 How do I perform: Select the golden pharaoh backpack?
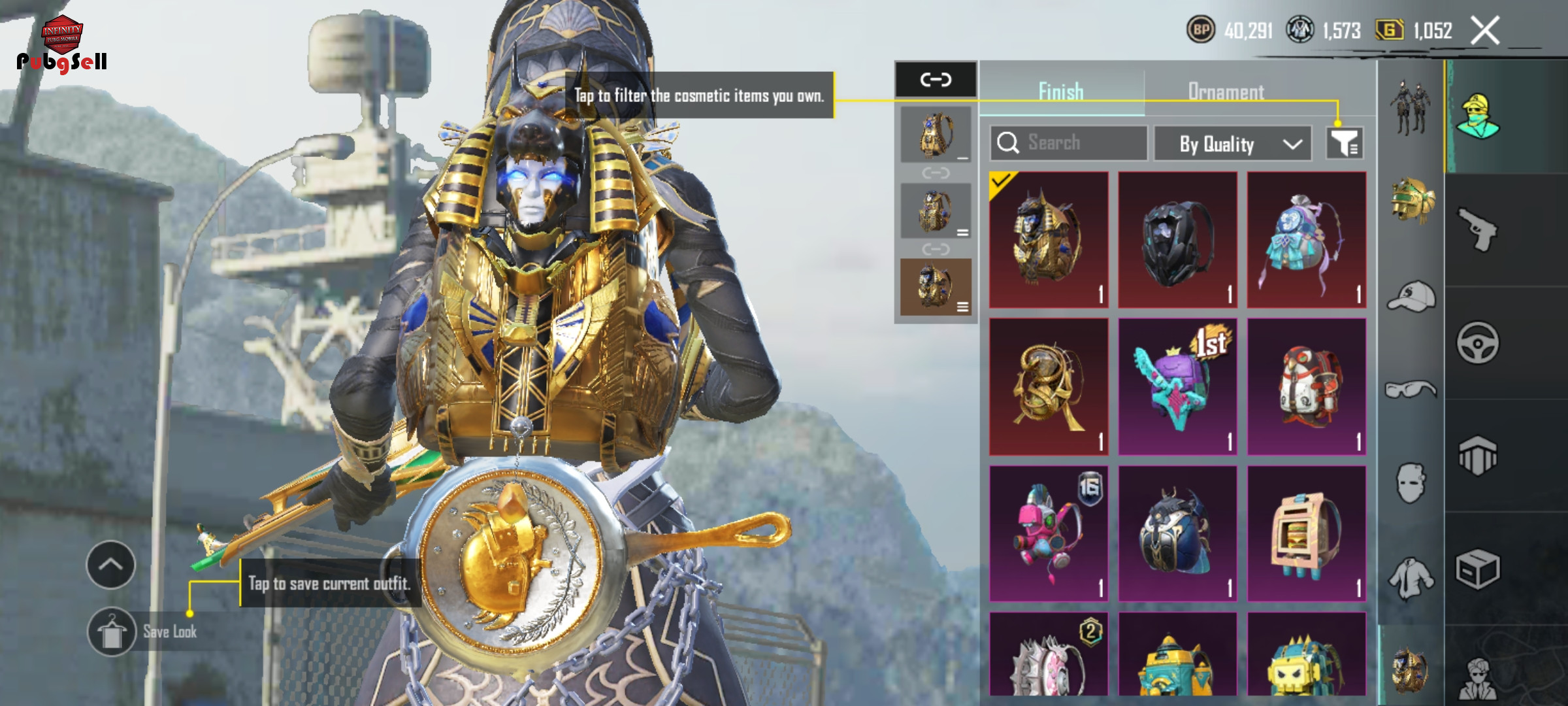click(x=1049, y=240)
